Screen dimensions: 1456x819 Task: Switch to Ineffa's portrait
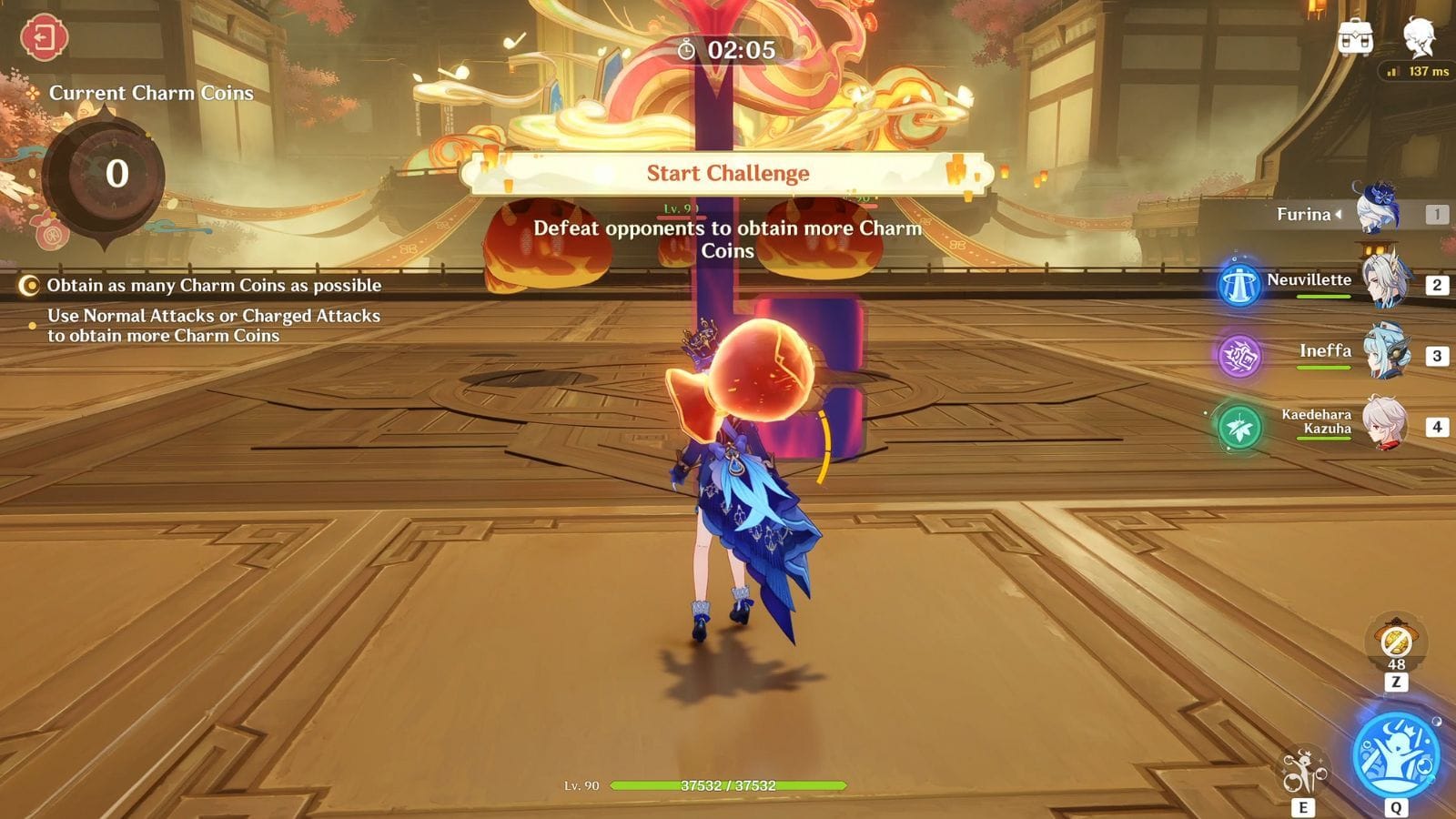click(x=1387, y=353)
